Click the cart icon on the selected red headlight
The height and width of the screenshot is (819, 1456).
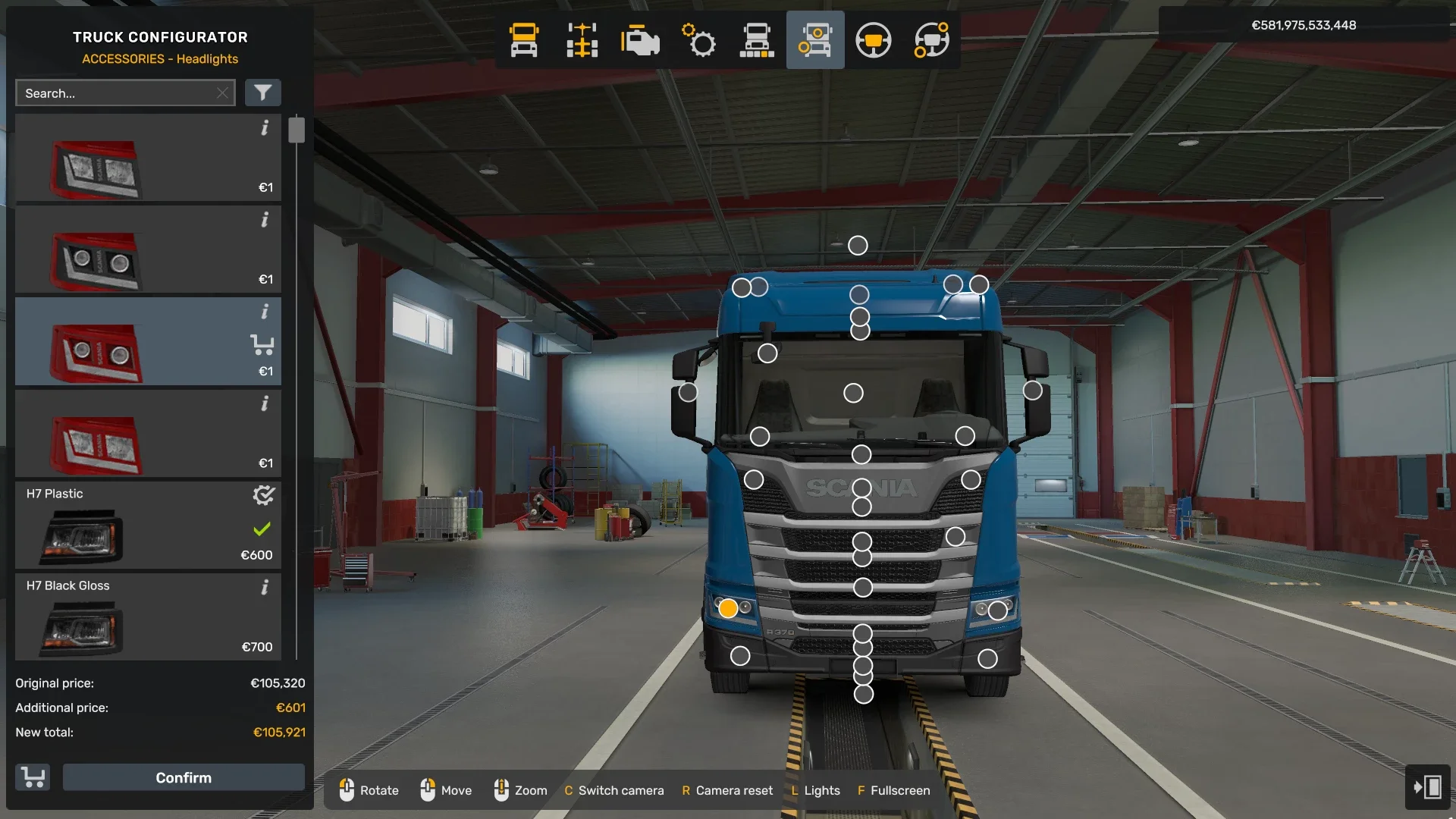coord(263,344)
